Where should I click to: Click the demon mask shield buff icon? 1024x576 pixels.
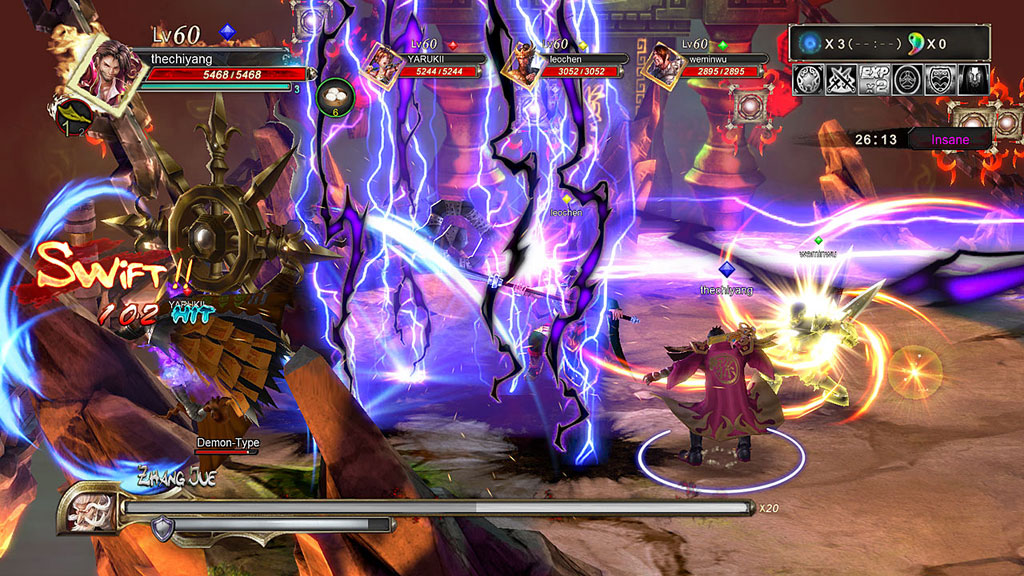[x=940, y=80]
